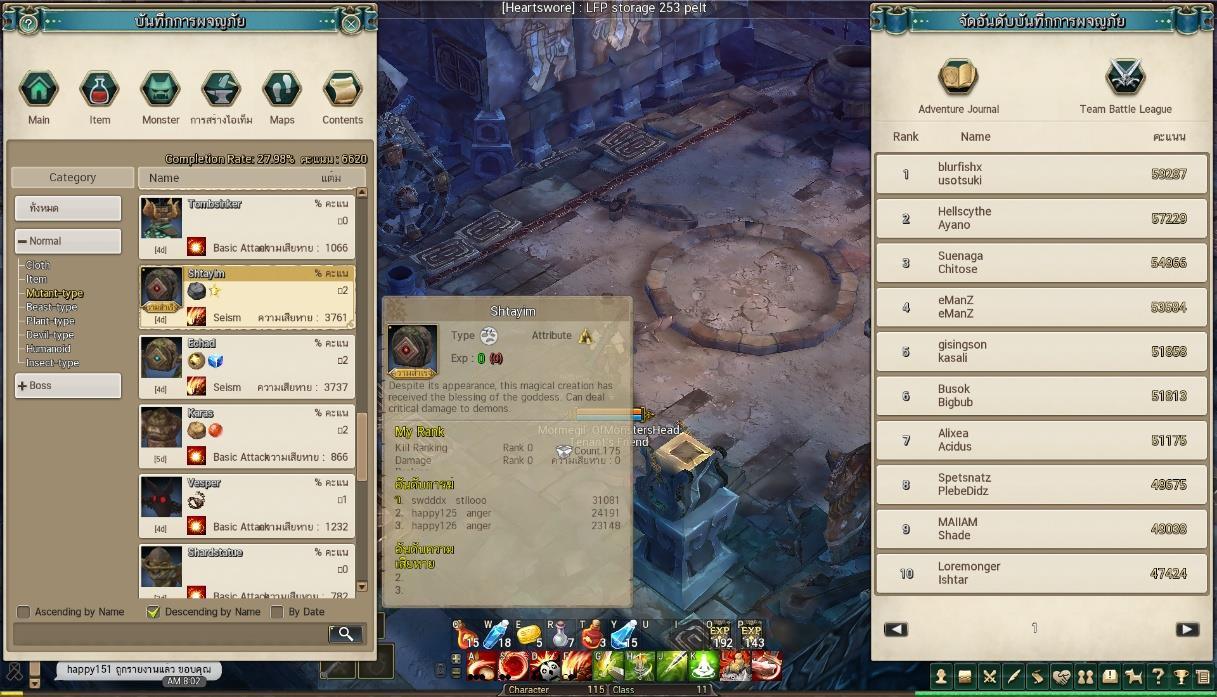The width and height of the screenshot is (1217, 697).
Task: Enable Ascending by Name sorting
Action: (24, 612)
